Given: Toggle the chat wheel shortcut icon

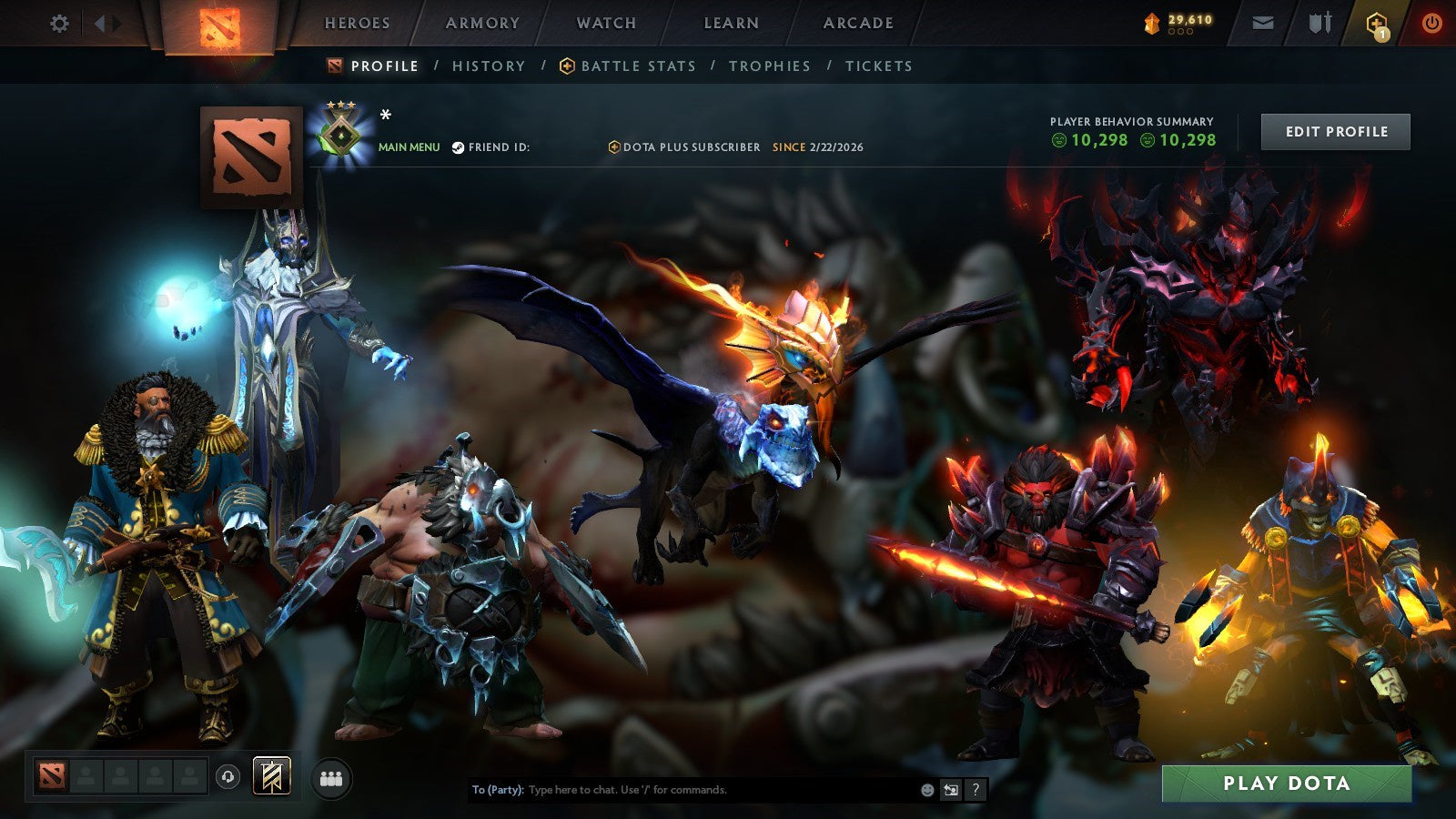Looking at the screenshot, I should 950,791.
